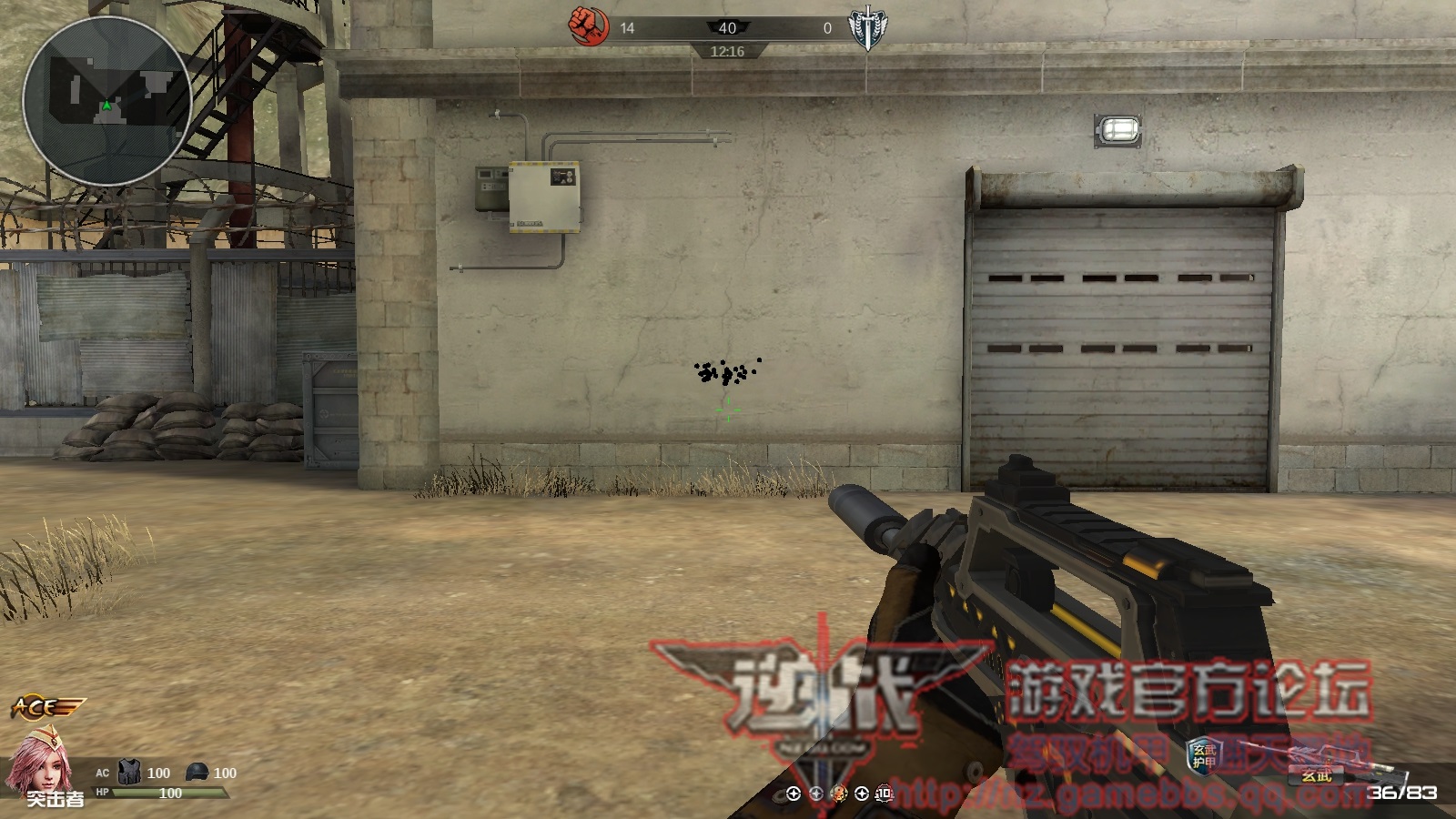
Task: Click the gear icon marked 10
Action: point(884,794)
